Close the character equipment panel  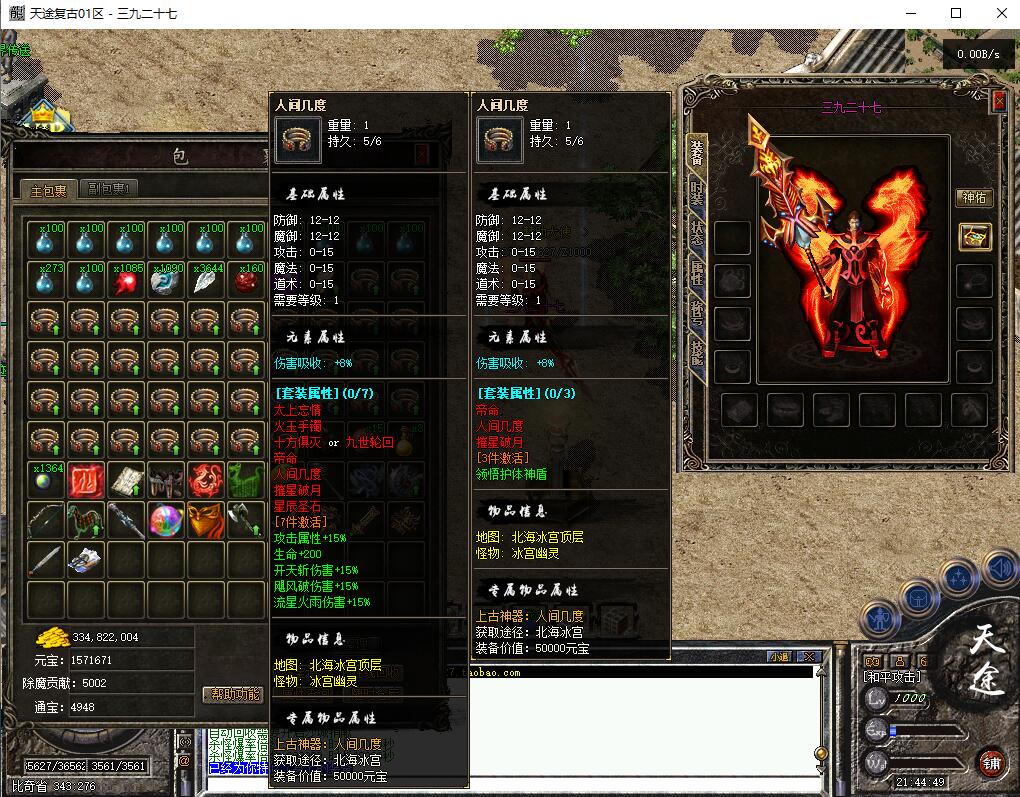998,101
